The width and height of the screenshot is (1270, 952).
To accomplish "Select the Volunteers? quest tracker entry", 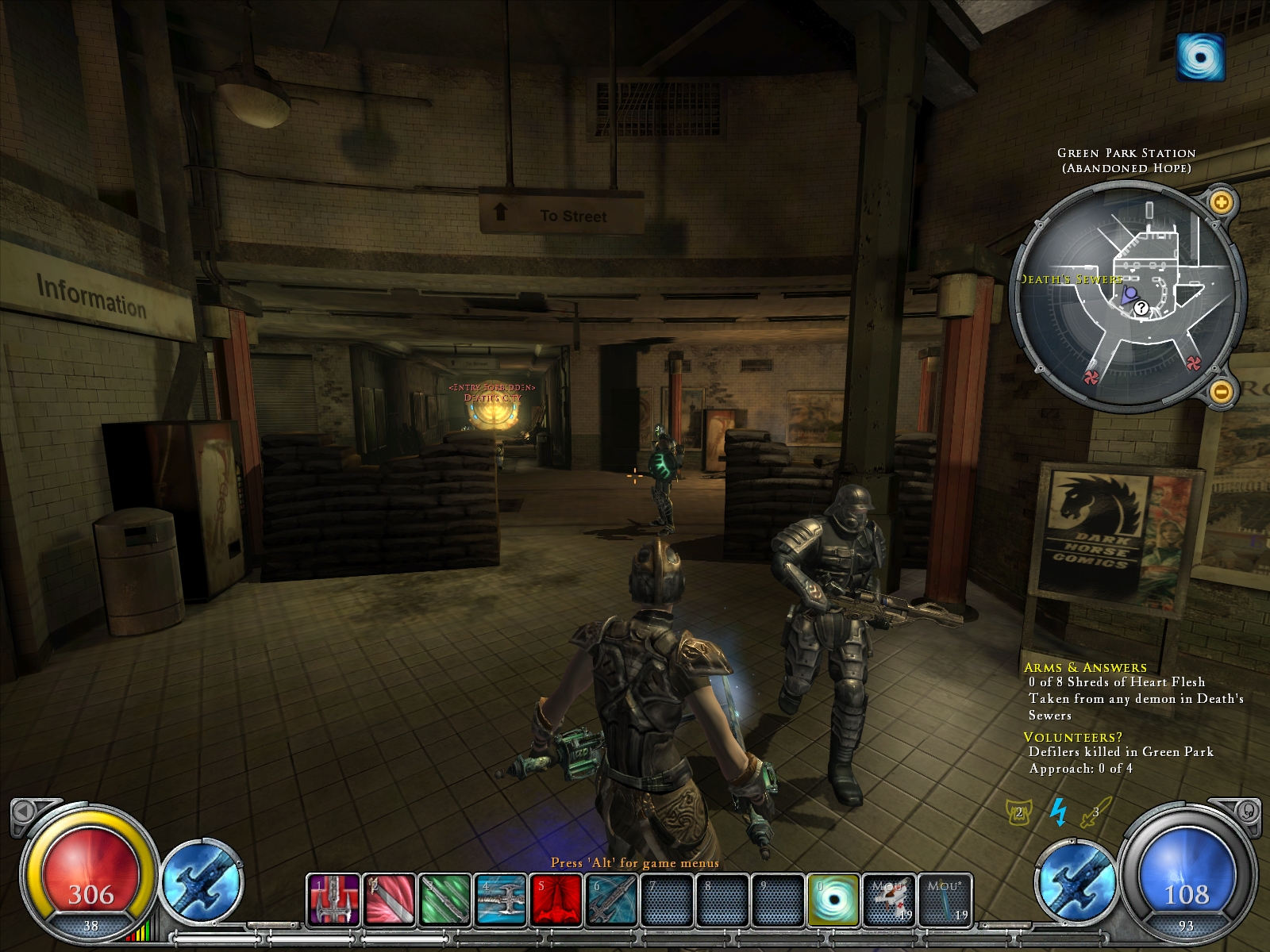I will pyautogui.click(x=1072, y=737).
